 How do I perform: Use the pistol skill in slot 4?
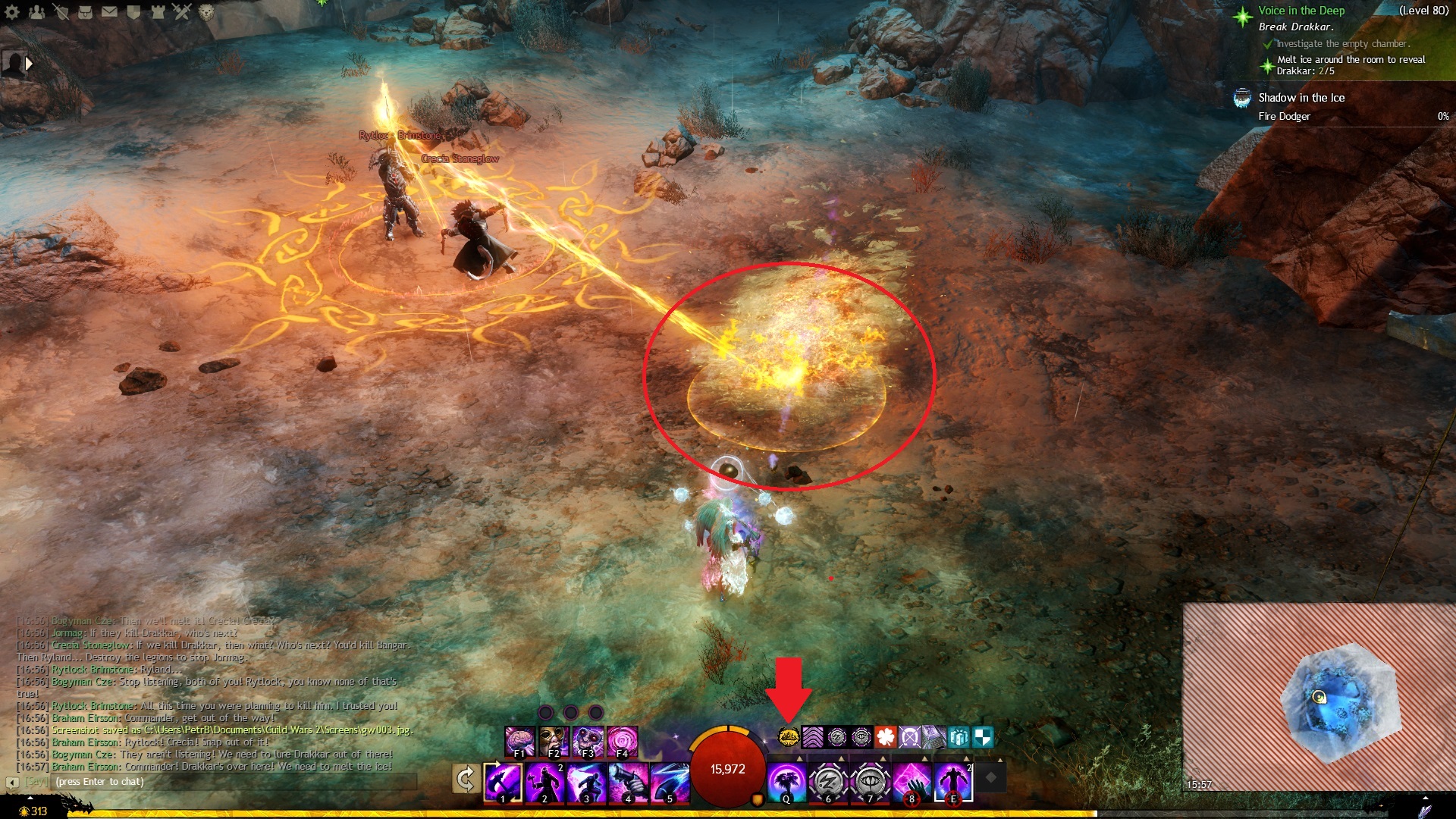pos(628,782)
